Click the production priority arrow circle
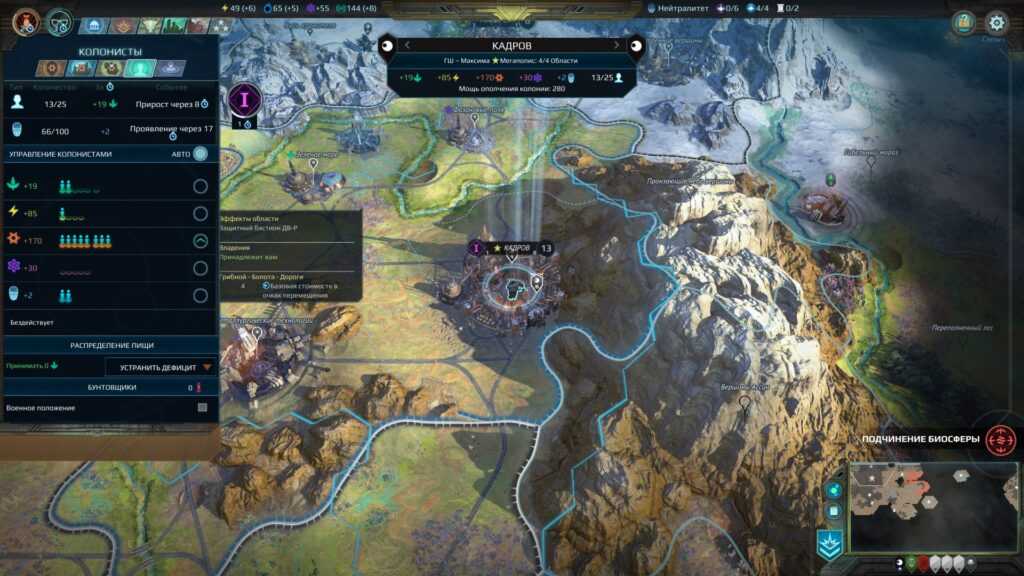This screenshot has width=1024, height=576. pos(200,240)
